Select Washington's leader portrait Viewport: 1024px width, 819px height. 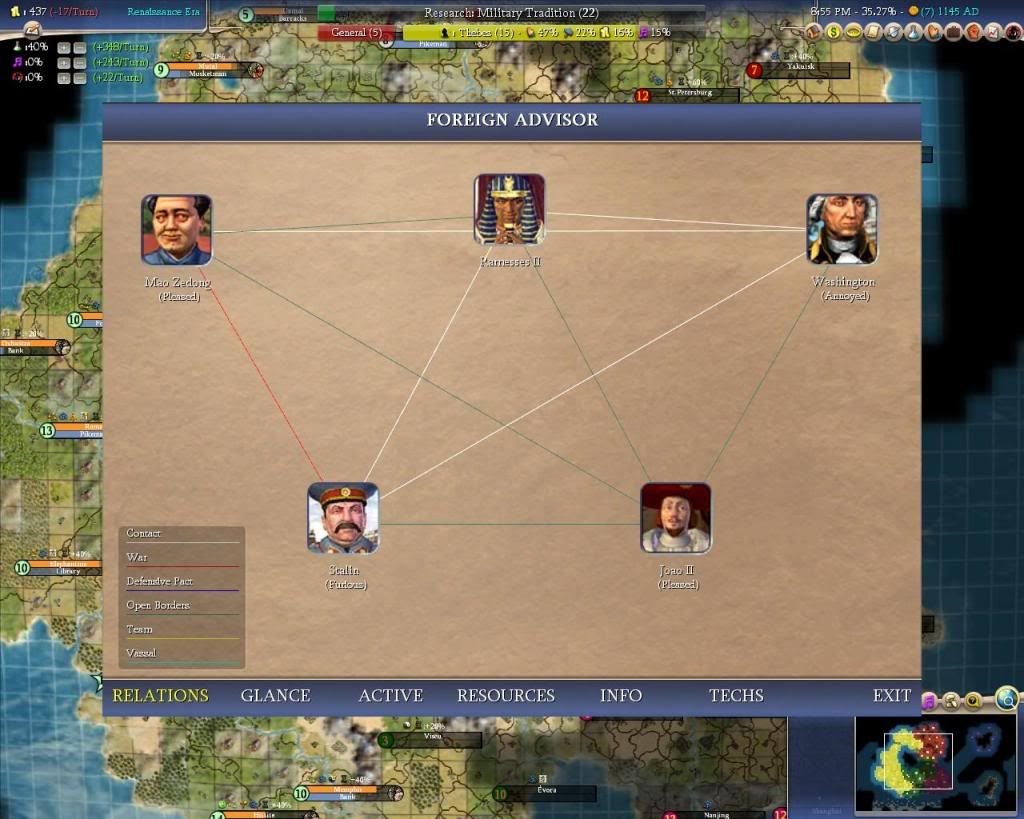pos(842,229)
